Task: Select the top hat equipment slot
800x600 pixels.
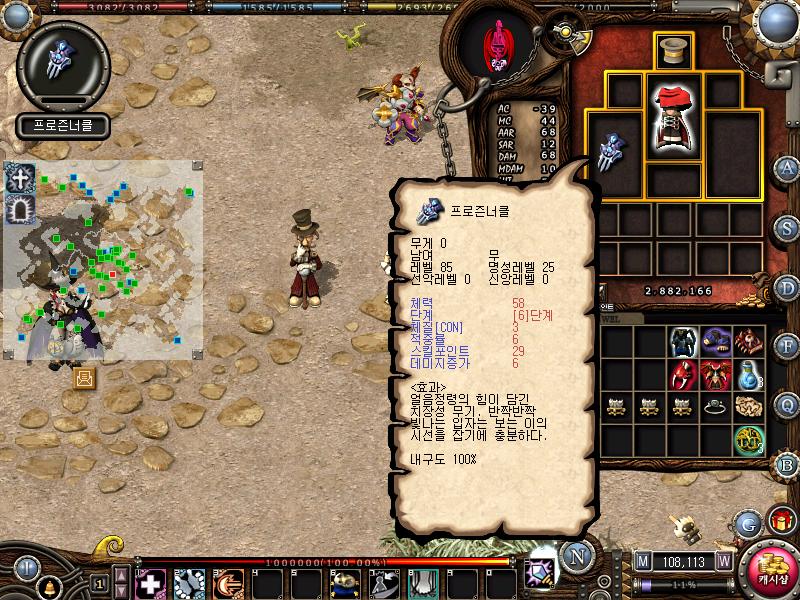Action: 673,51
